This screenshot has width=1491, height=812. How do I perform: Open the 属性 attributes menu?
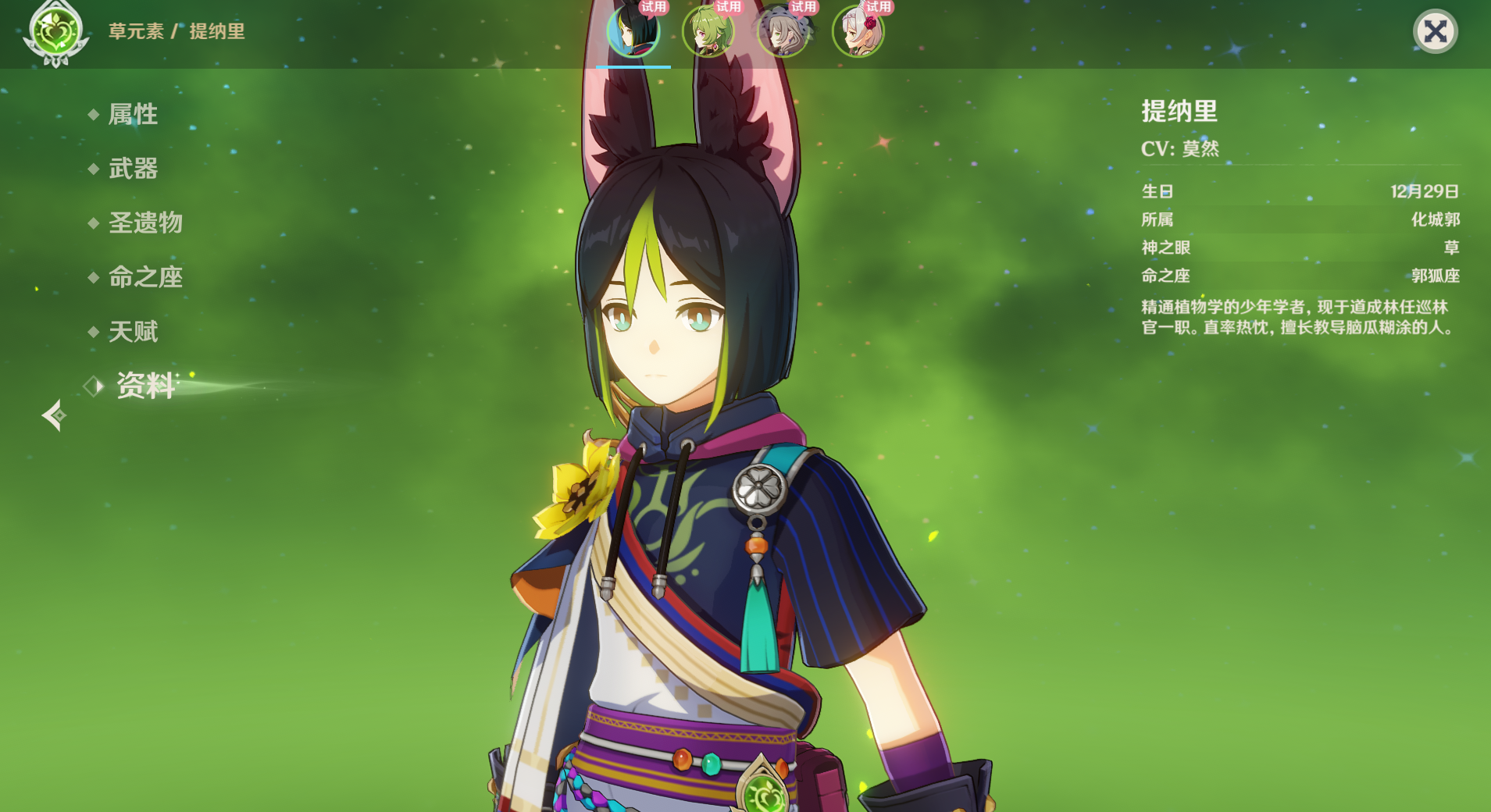pos(133,115)
